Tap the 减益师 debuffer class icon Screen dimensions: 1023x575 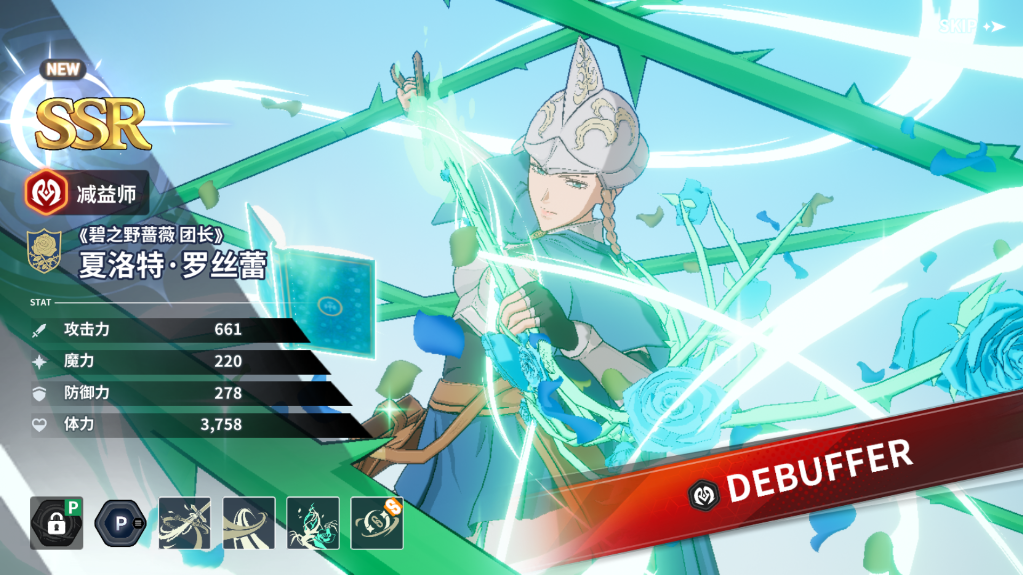(x=47, y=193)
